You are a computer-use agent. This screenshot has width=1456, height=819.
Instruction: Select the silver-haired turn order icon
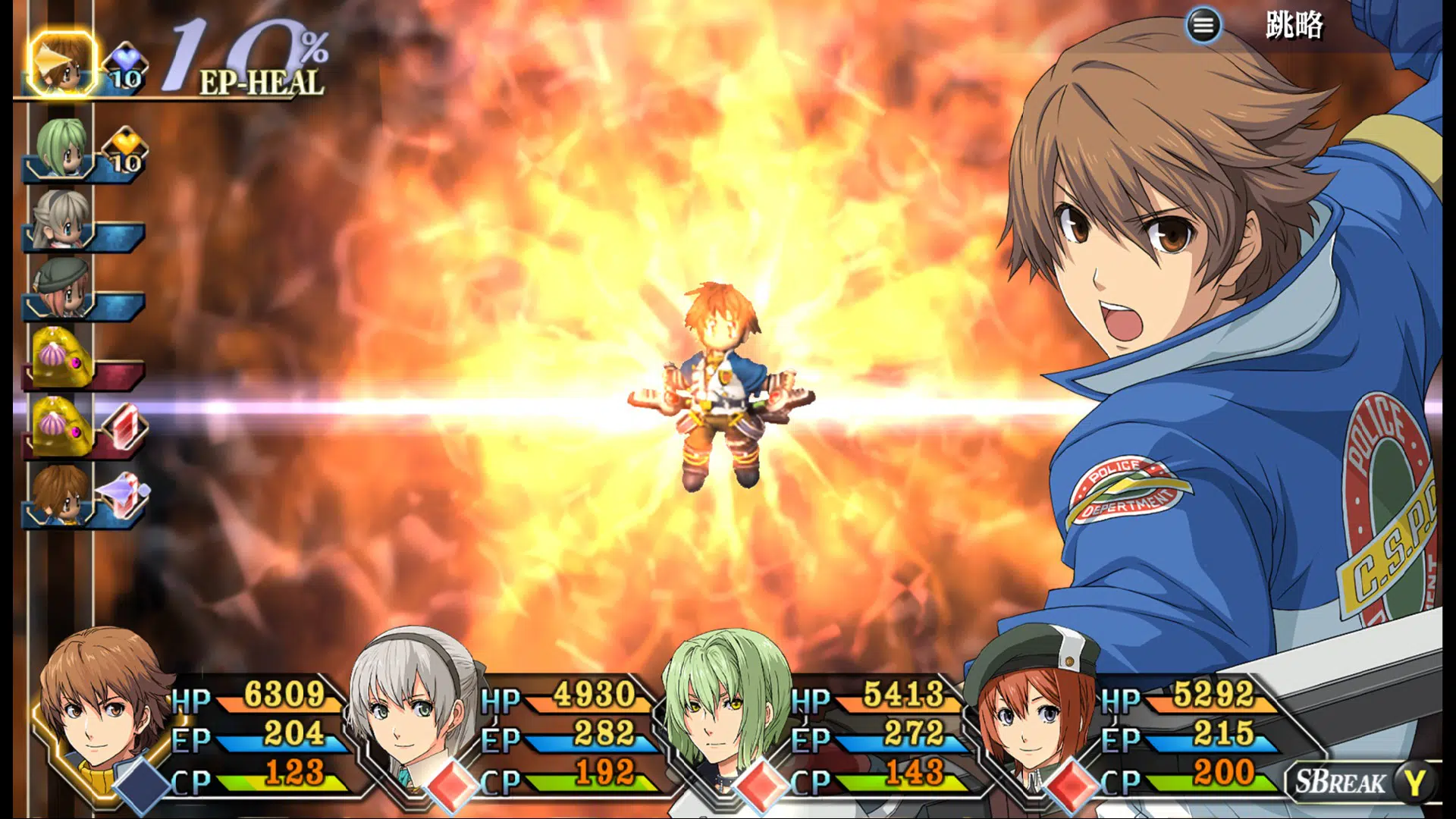pos(61,220)
